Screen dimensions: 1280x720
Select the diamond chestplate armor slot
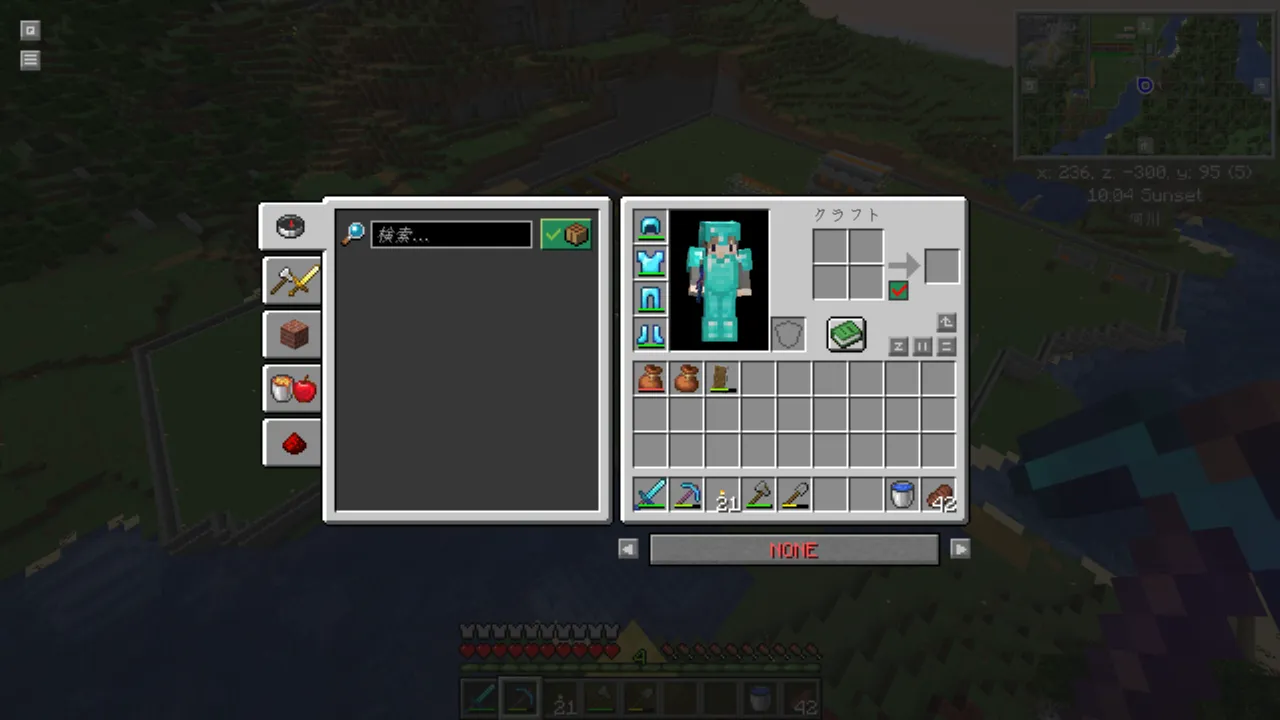click(x=651, y=263)
